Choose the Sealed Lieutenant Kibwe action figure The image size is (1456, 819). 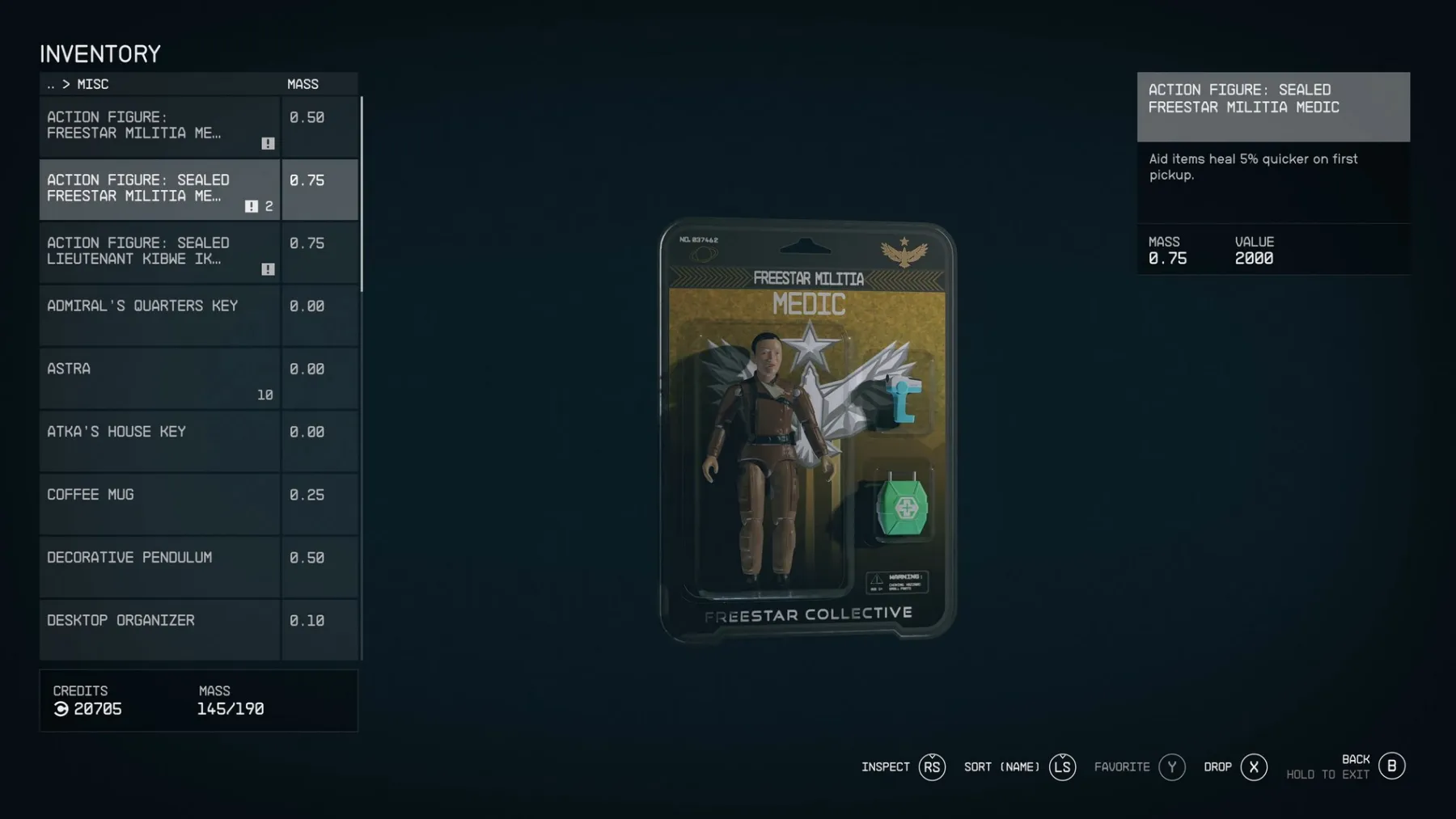159,252
